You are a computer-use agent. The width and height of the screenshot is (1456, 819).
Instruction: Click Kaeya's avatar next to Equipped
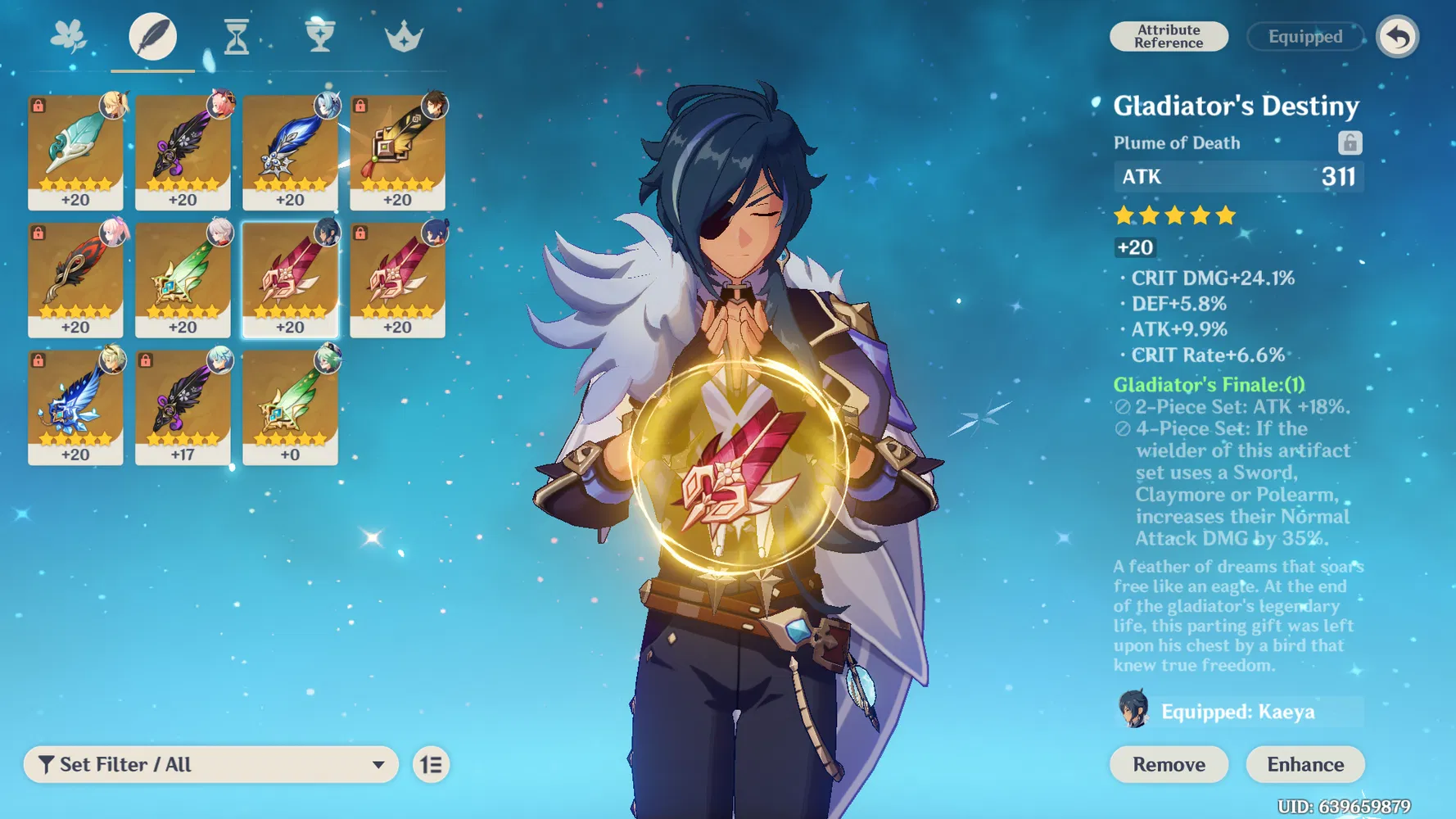(x=1133, y=711)
